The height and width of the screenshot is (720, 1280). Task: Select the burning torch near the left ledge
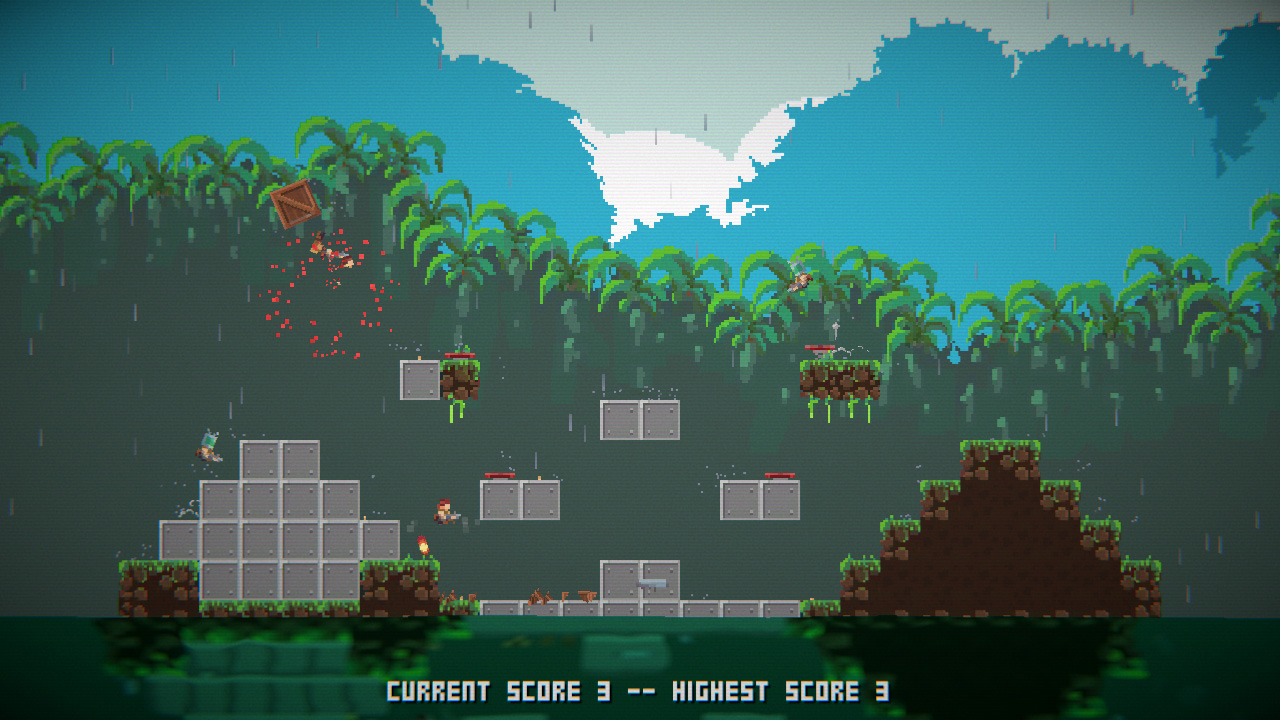pos(422,545)
